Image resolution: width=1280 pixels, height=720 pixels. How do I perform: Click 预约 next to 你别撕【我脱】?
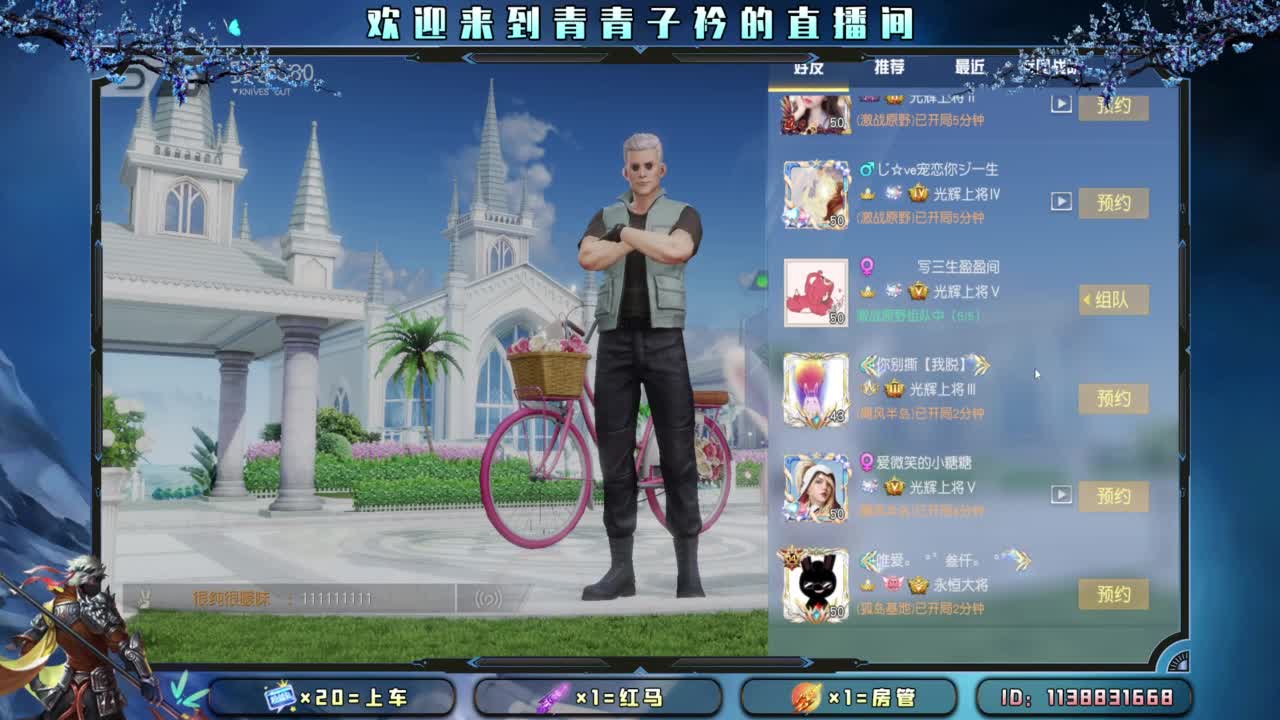(x=1114, y=397)
